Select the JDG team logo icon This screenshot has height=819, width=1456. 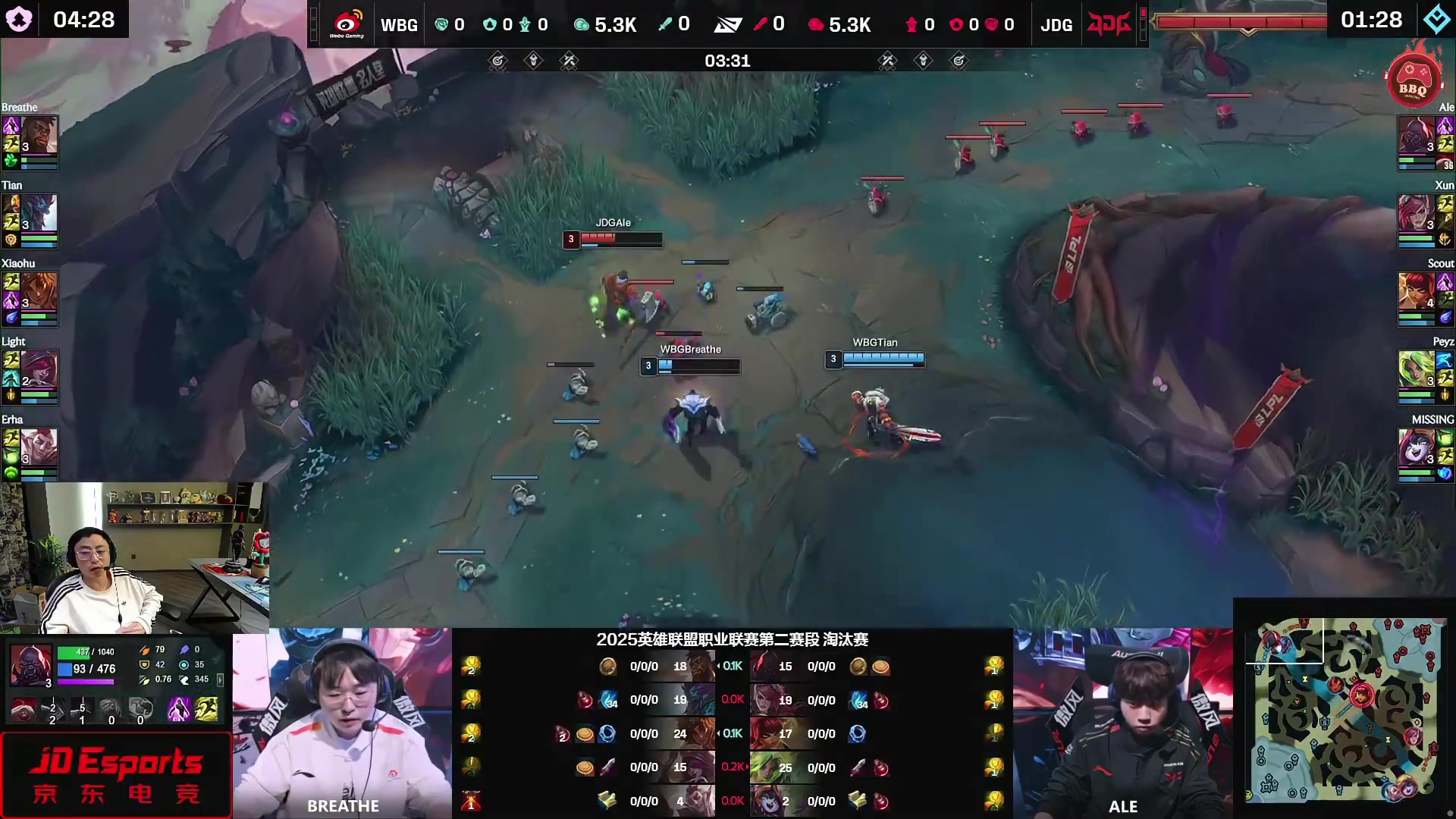pos(1109,23)
